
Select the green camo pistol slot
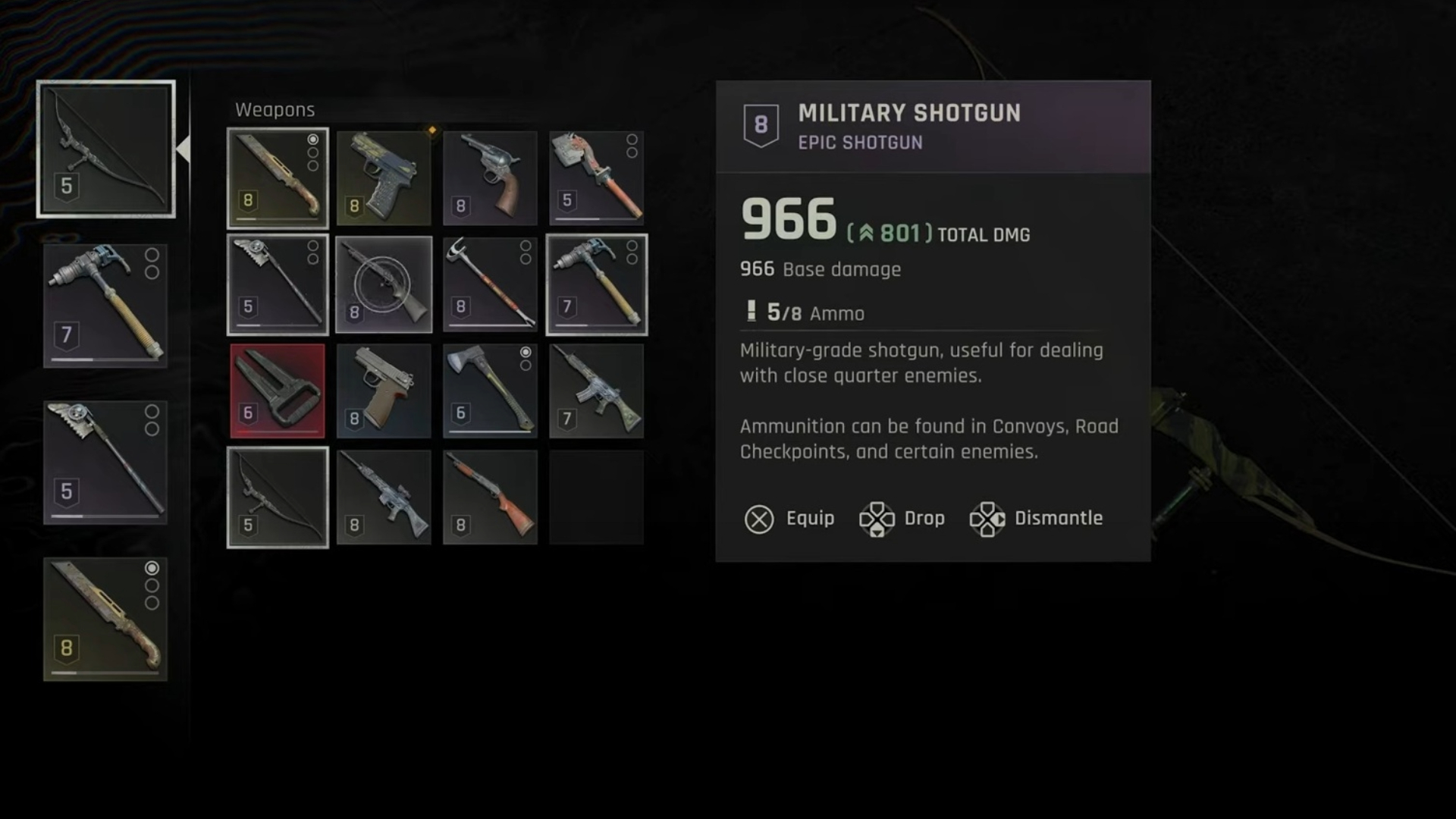[384, 178]
